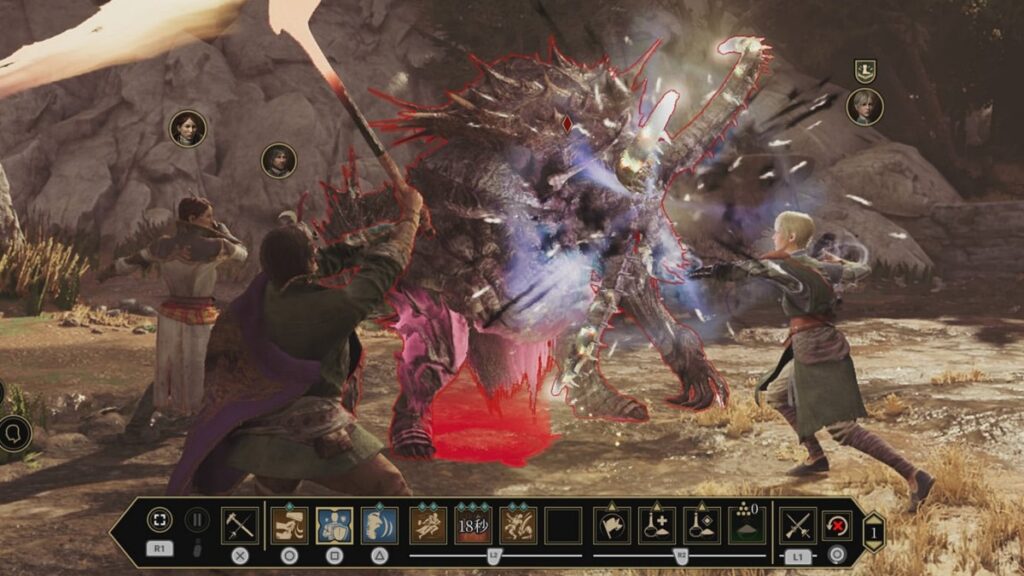Image resolution: width=1024 pixels, height=576 pixels.
Task: Use the potion with the diamond symbol
Action: (701, 525)
